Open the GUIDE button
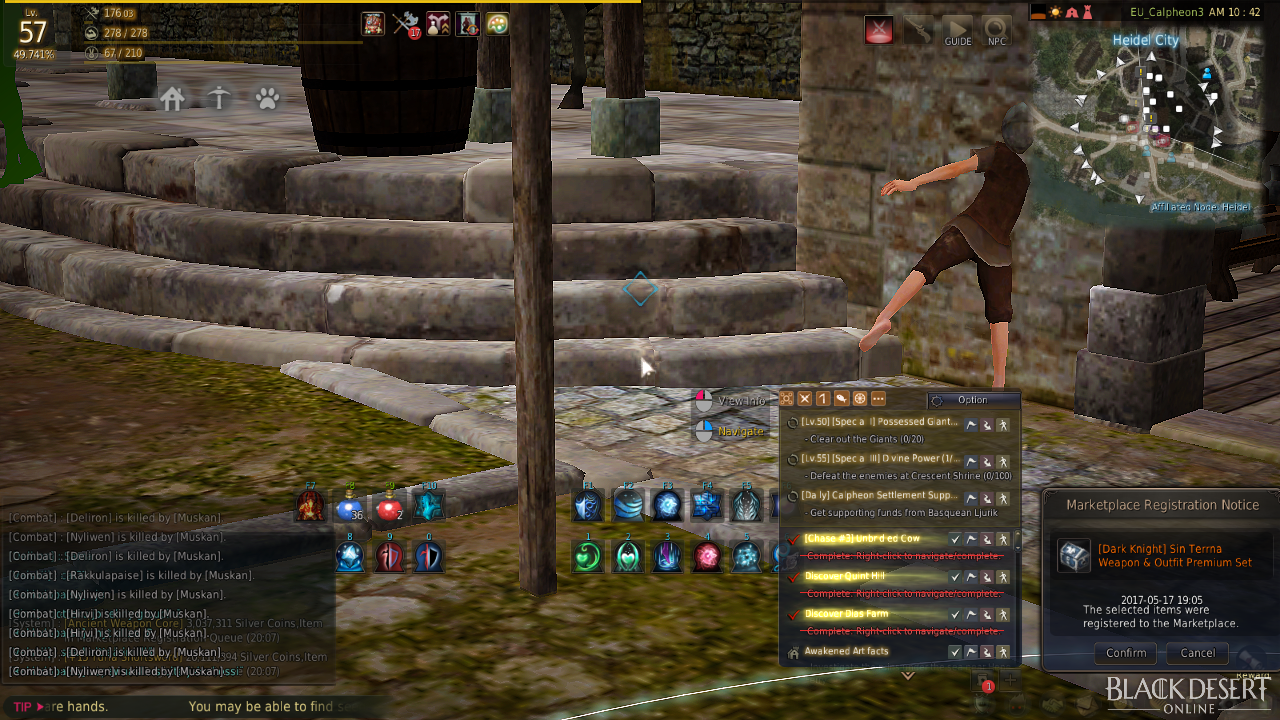This screenshot has width=1280, height=720. [957, 30]
